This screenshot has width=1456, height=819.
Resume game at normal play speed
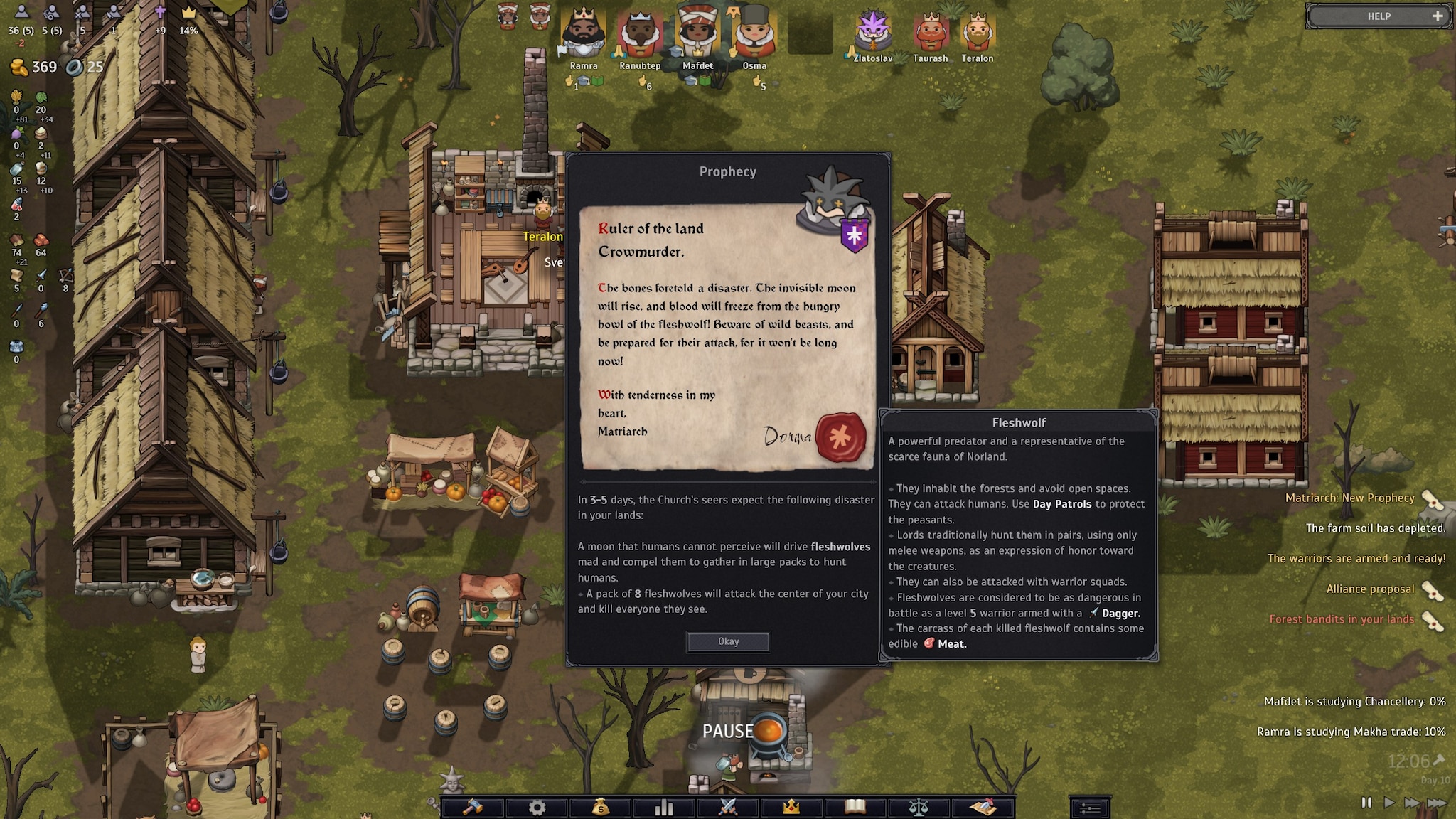pos(1389,803)
